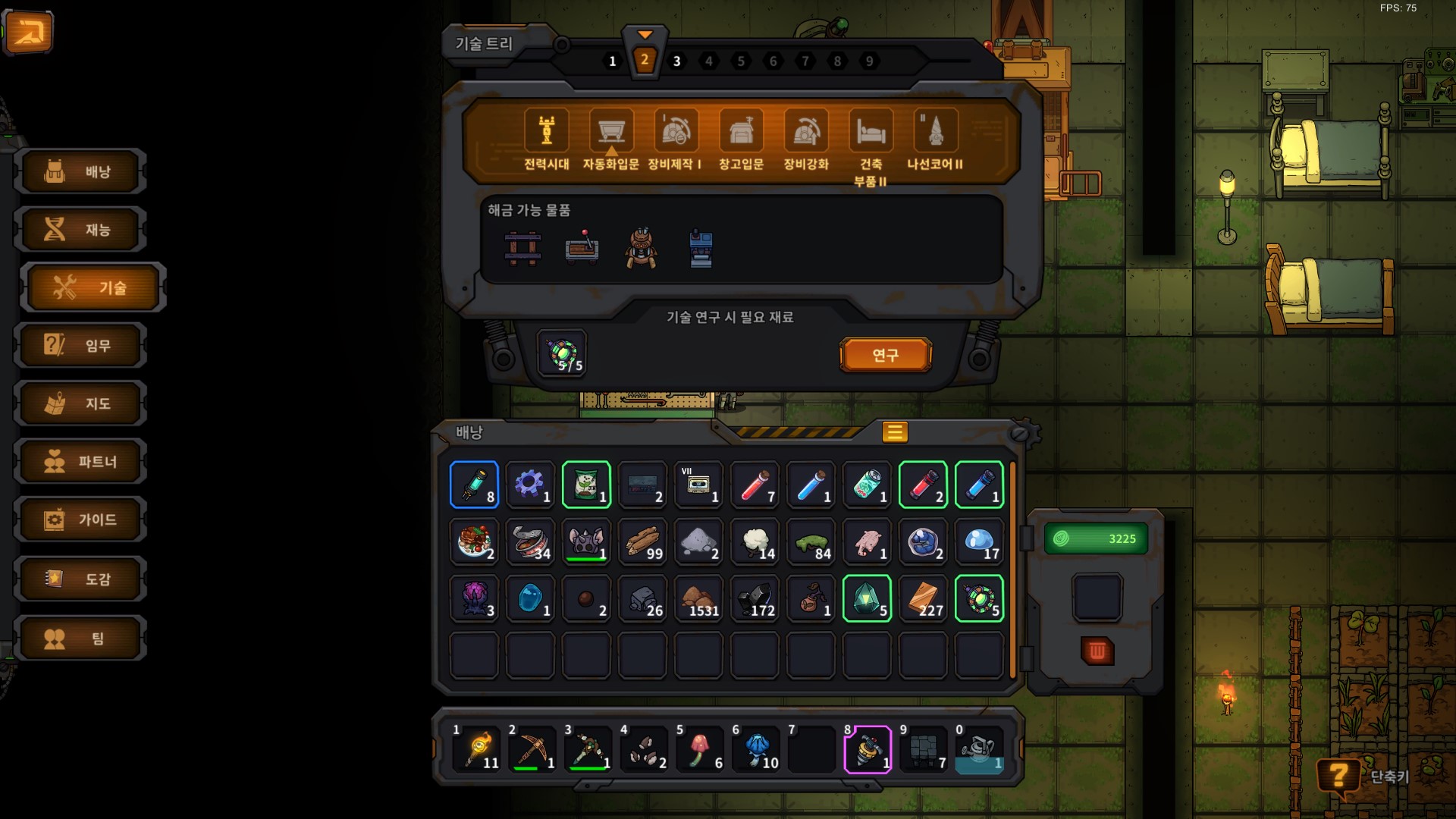Open the 지도 map menu
Screen dimensions: 1456x819
click(x=80, y=403)
